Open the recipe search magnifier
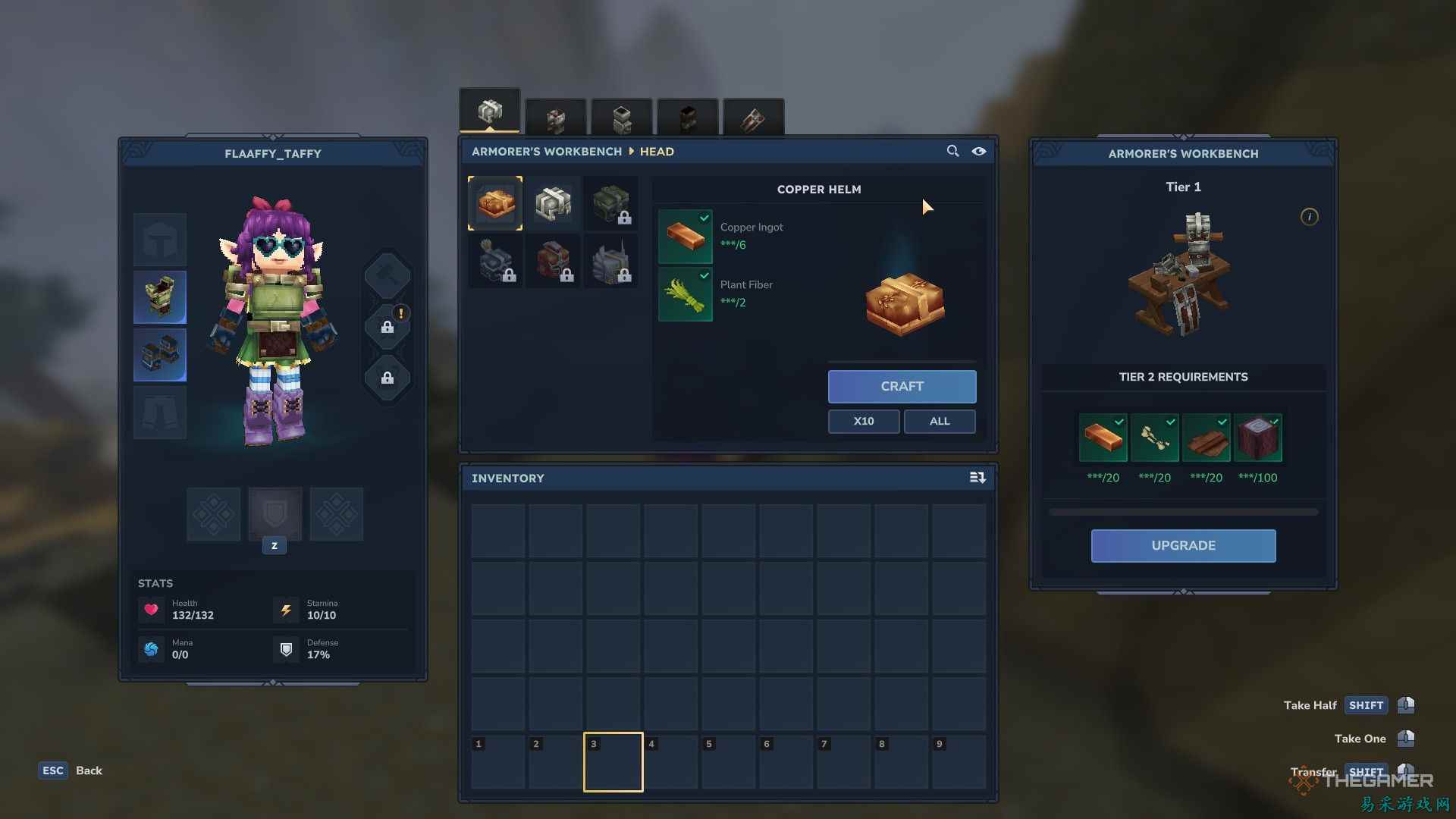 point(953,151)
